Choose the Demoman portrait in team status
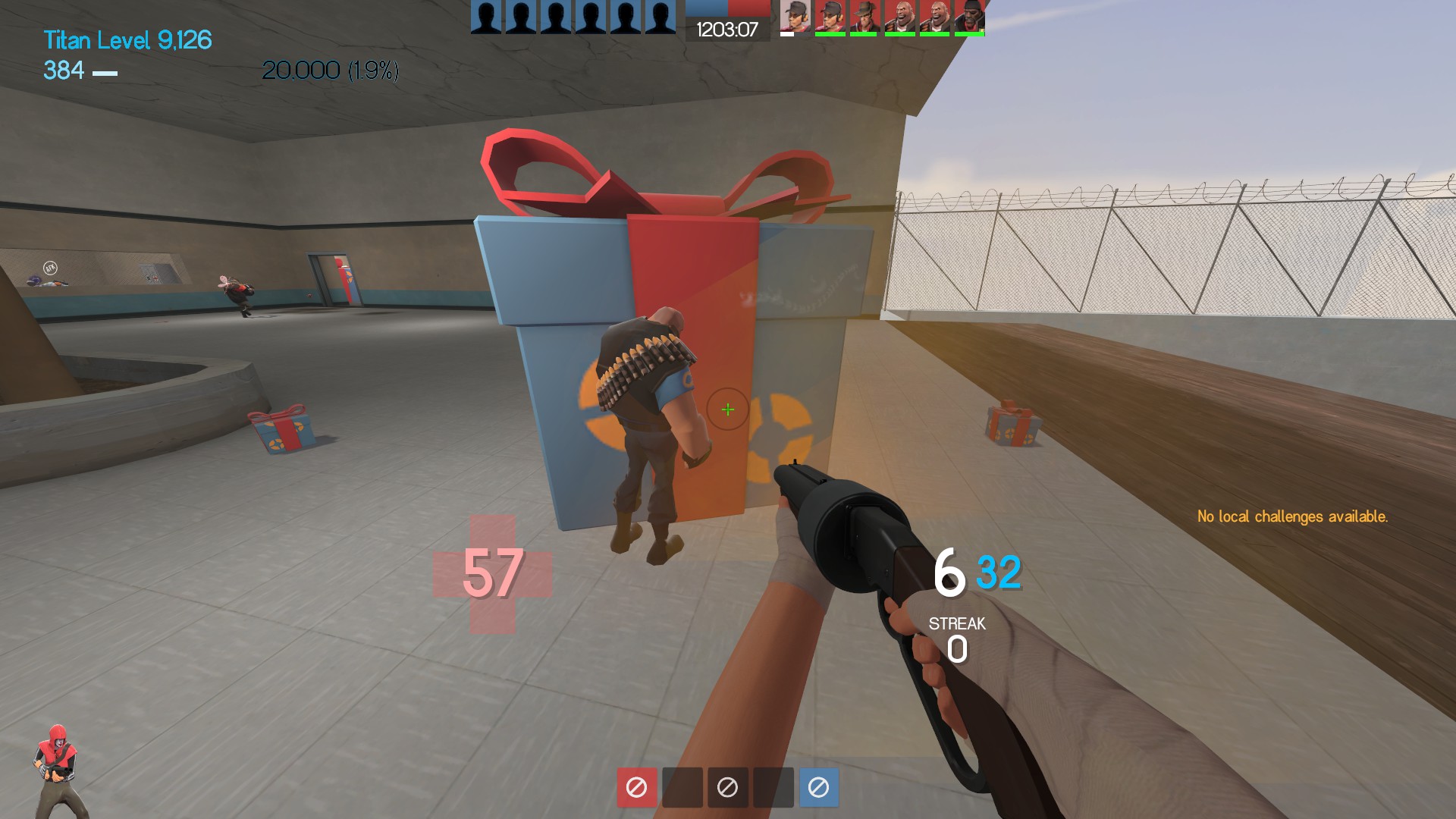The height and width of the screenshot is (819, 1456). pos(969,17)
